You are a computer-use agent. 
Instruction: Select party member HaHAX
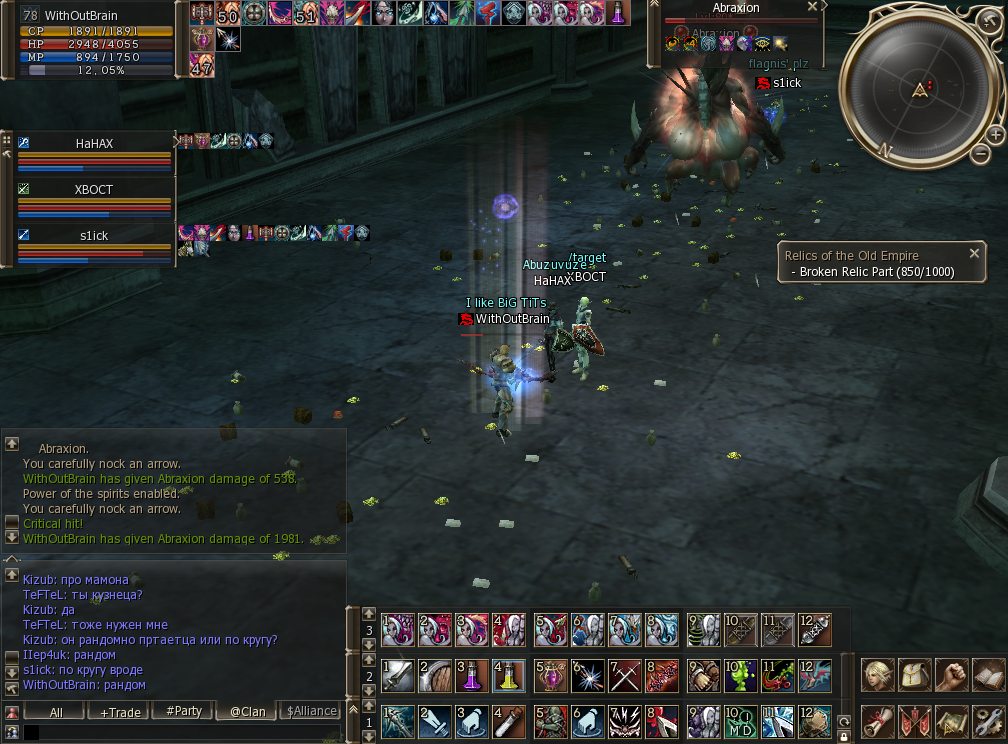point(94,143)
